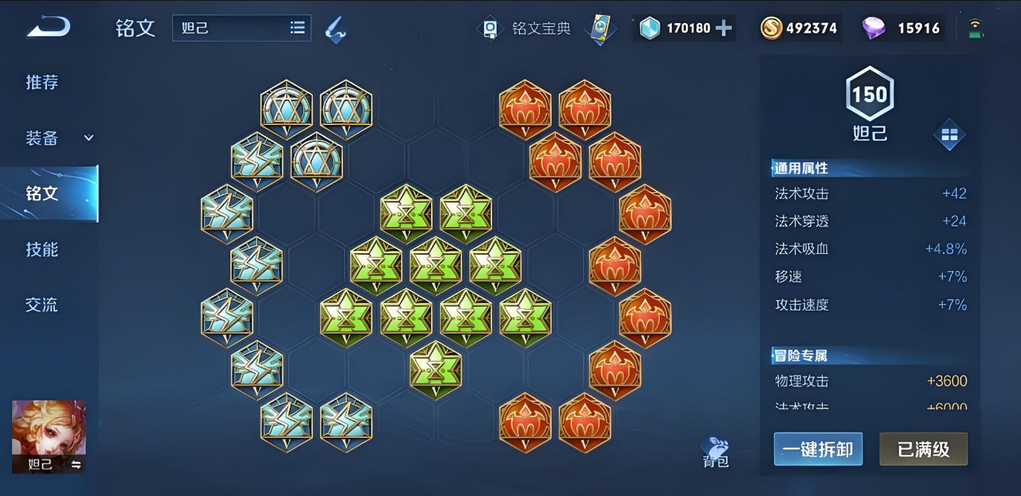This screenshot has width=1021, height=496.
Task: Switch to the 技能 skills tab
Action: click(42, 249)
